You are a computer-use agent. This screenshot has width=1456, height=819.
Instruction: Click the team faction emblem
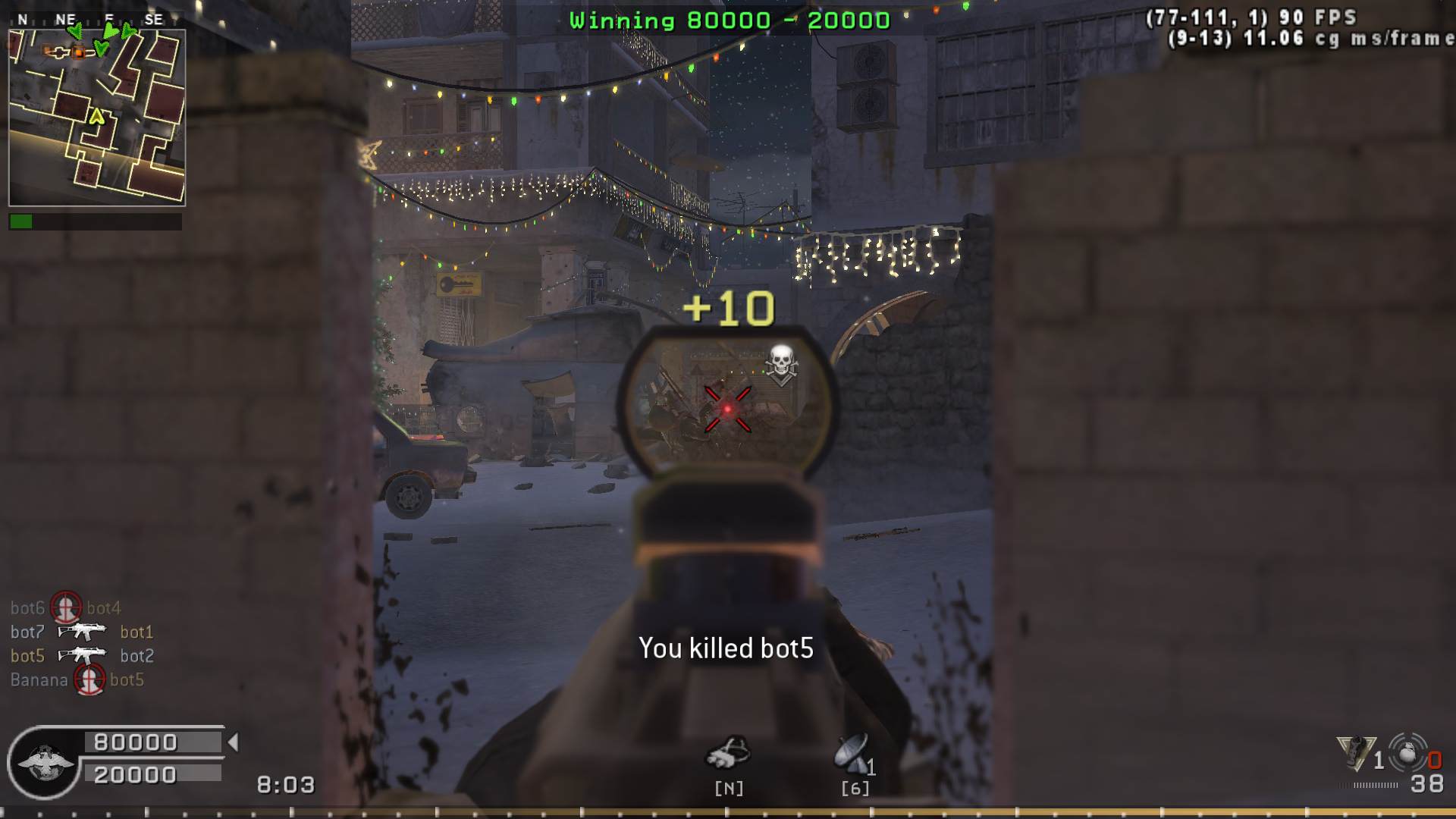44,762
